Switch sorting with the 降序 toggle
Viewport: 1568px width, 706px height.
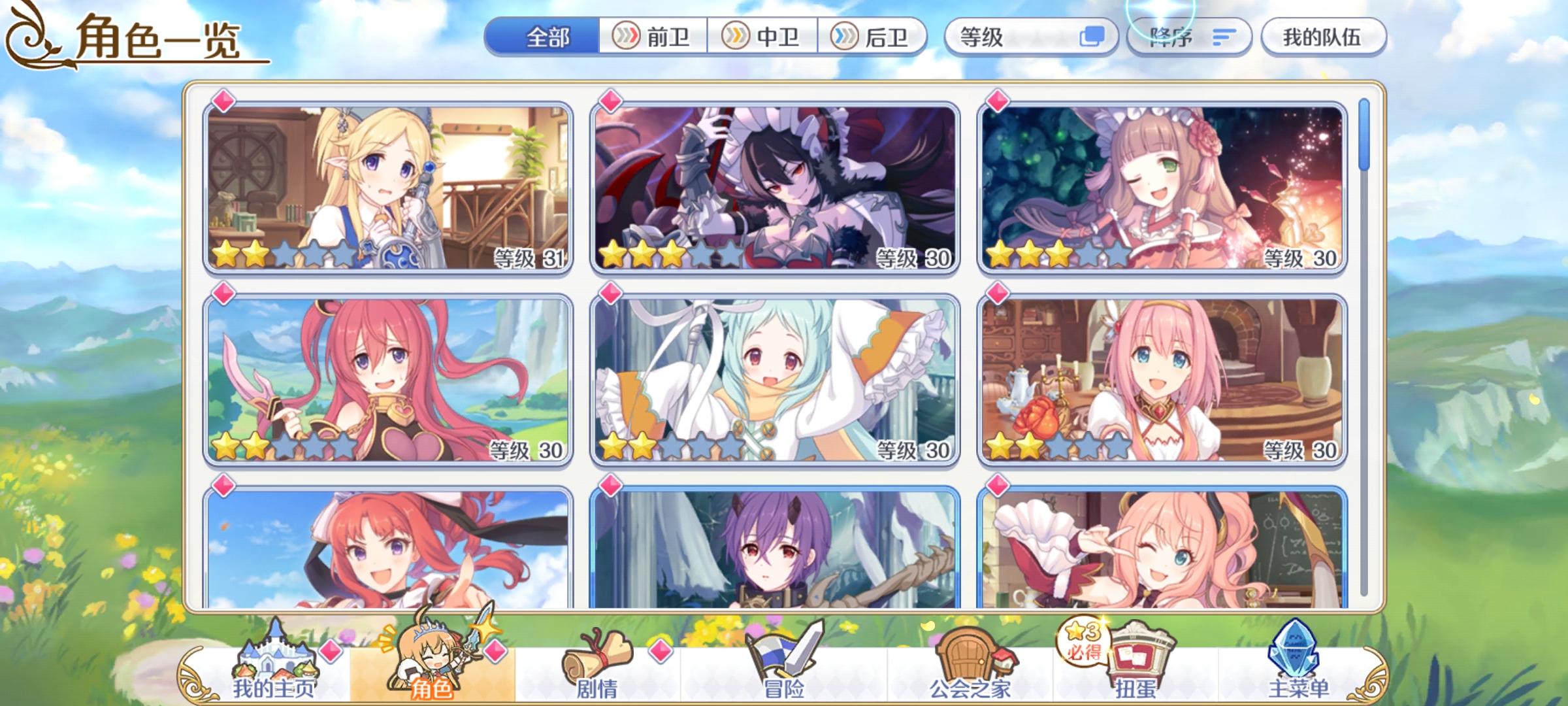1188,38
